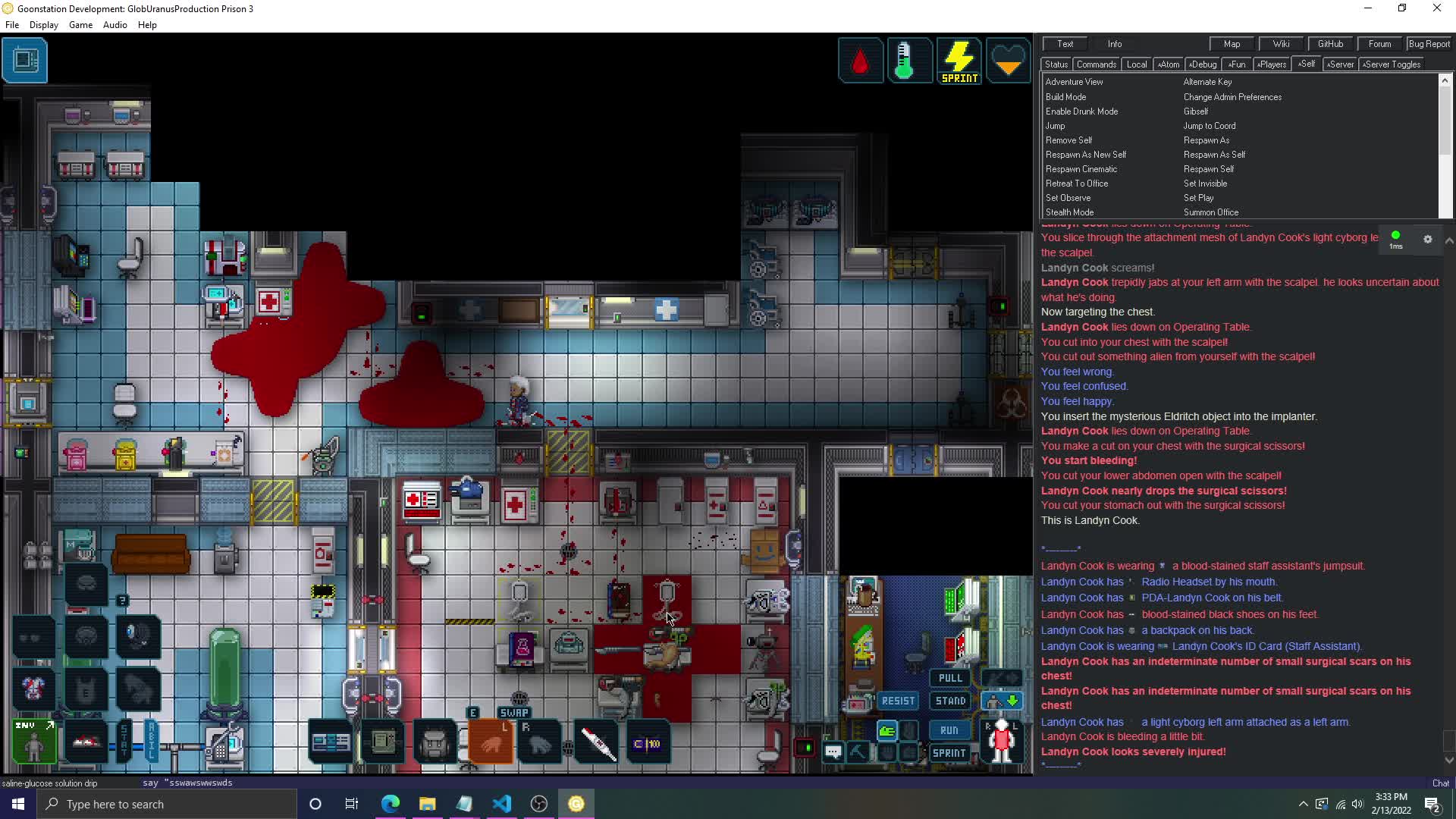The image size is (1456, 819).
Task: Switch to the Commands tab
Action: tap(1096, 64)
